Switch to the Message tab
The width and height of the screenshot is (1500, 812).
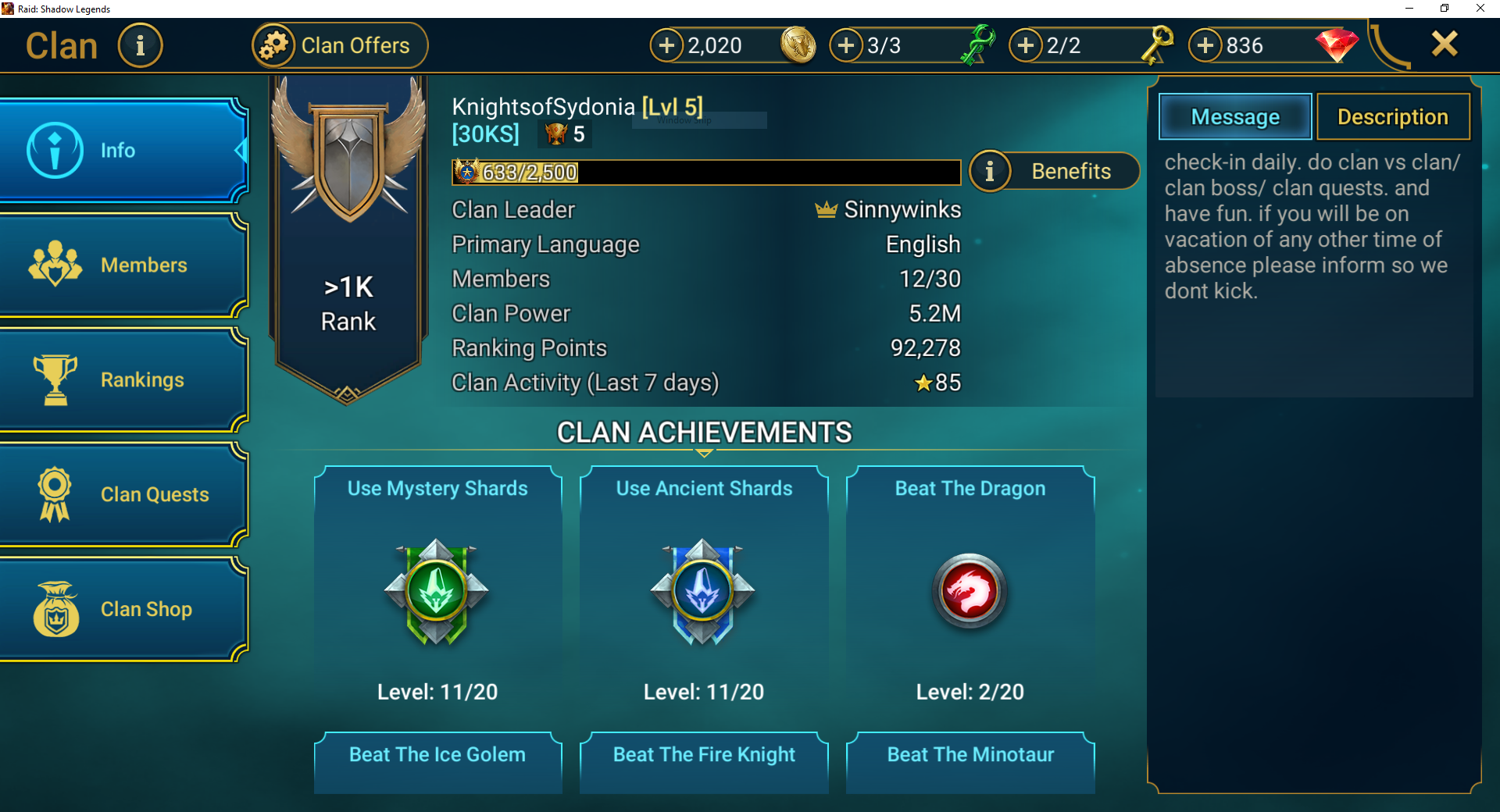point(1234,117)
